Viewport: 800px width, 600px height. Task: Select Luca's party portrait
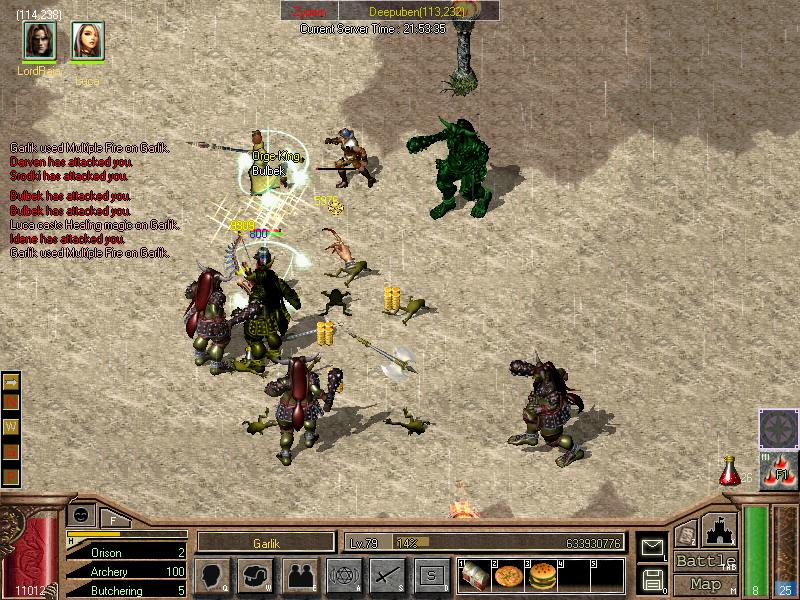pos(87,40)
